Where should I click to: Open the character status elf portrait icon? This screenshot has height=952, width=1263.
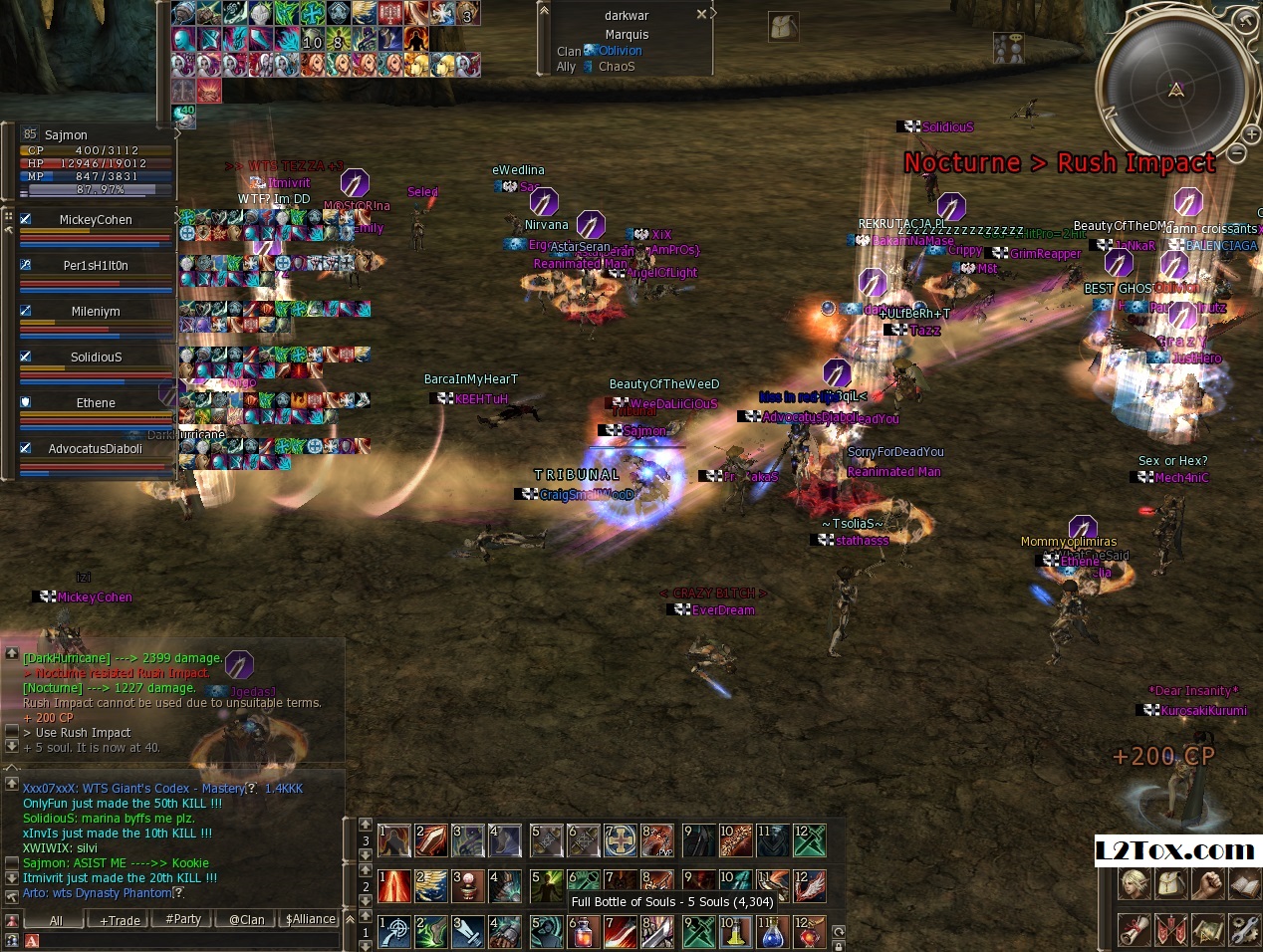point(1134,883)
